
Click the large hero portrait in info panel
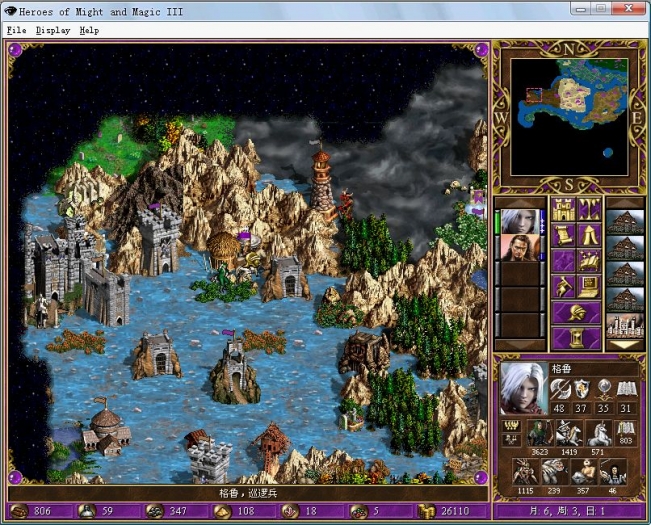(x=523, y=389)
